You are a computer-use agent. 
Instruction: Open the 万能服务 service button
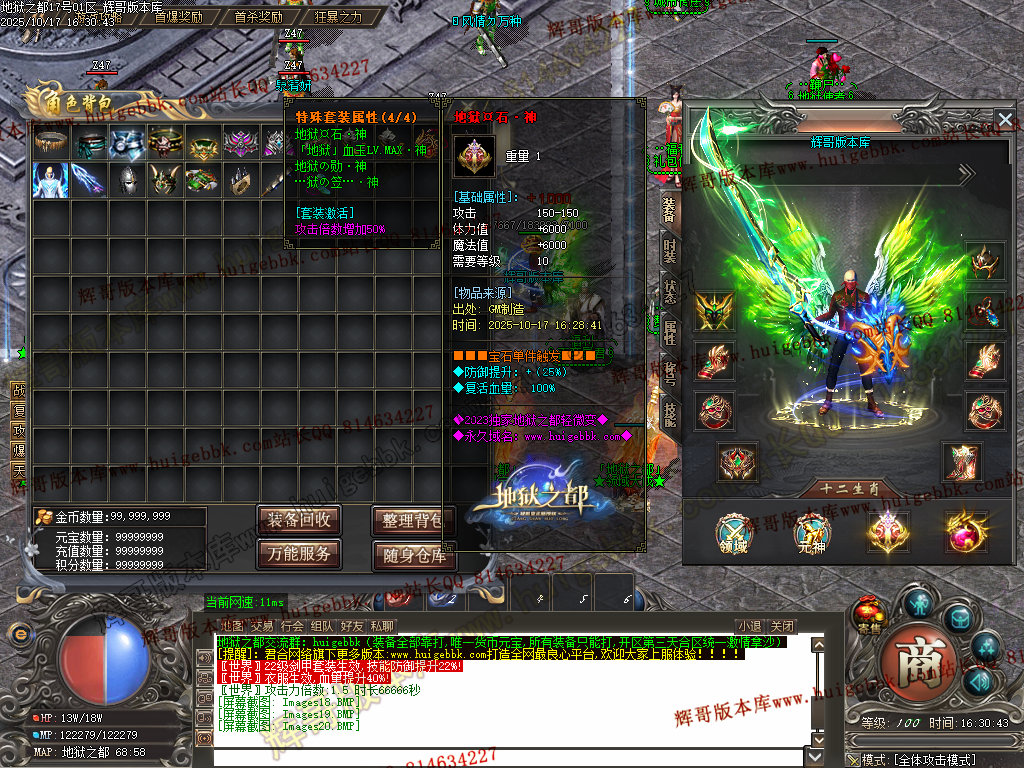click(299, 553)
